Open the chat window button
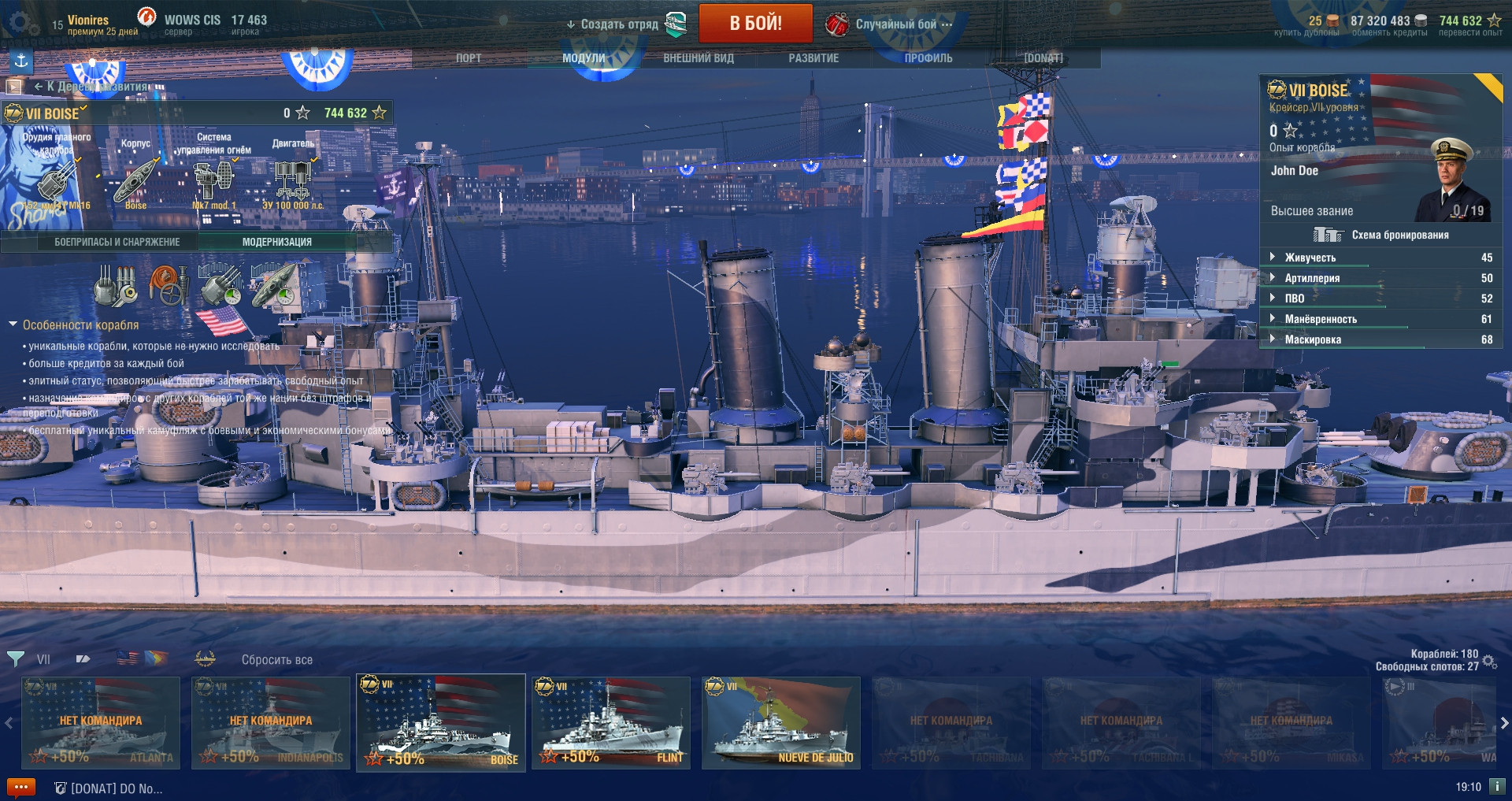 pyautogui.click(x=20, y=787)
